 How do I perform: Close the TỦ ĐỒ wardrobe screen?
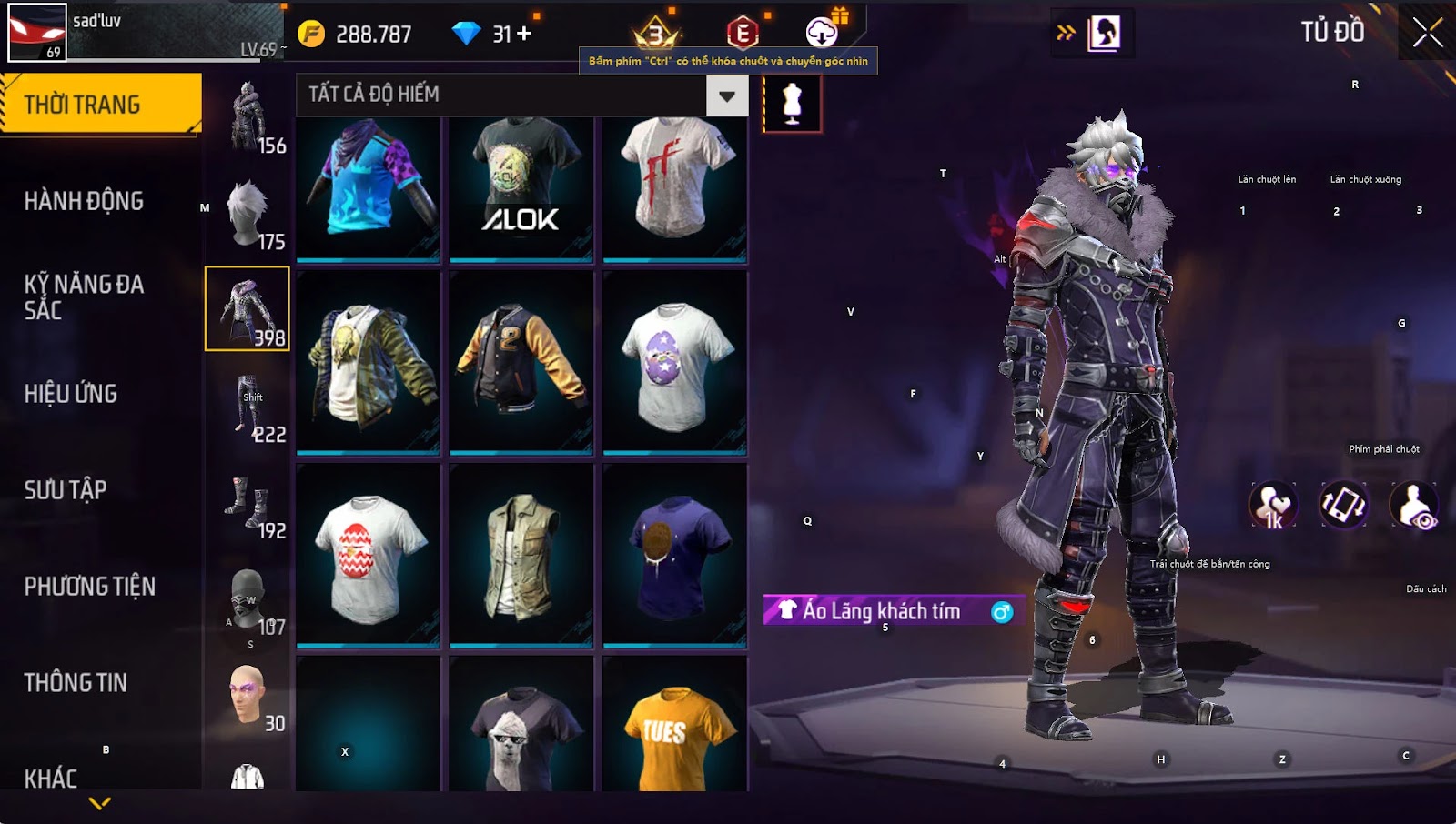click(1427, 33)
